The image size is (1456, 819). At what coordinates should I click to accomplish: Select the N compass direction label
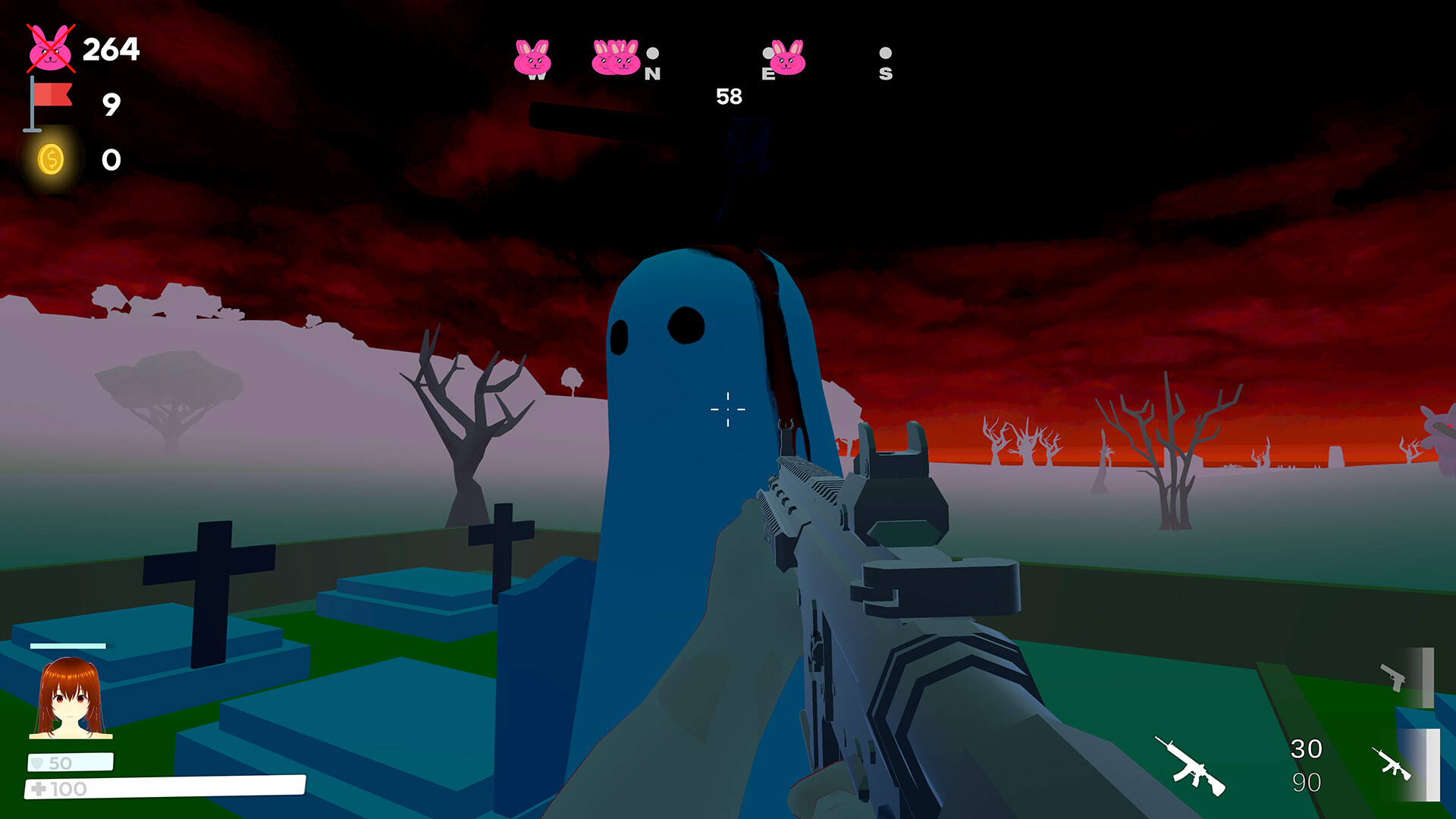[653, 75]
